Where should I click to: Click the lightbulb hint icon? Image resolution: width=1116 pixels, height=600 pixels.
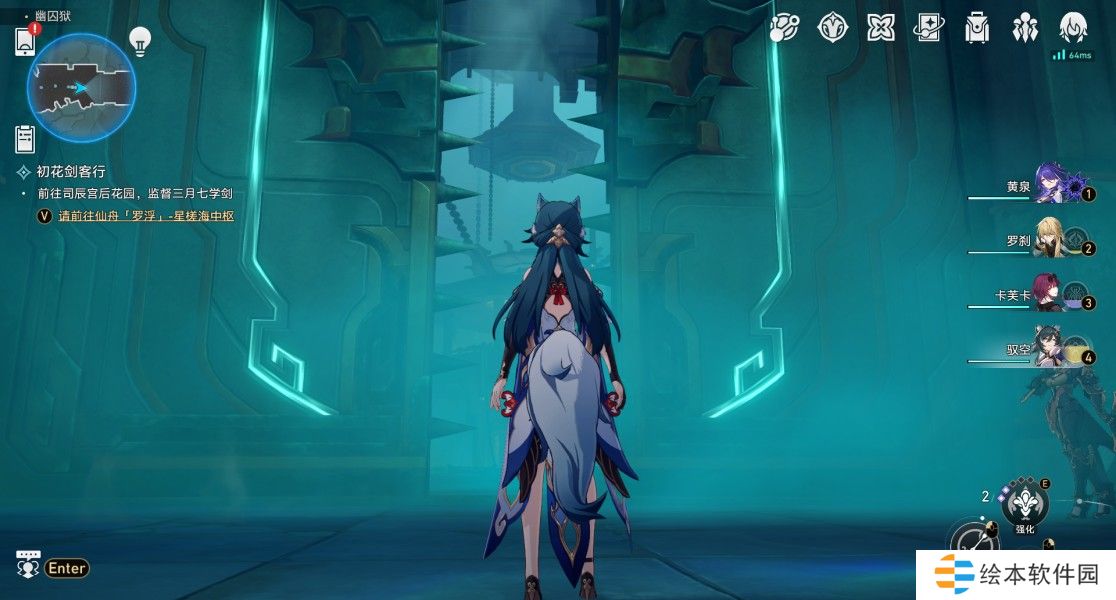coord(139,41)
